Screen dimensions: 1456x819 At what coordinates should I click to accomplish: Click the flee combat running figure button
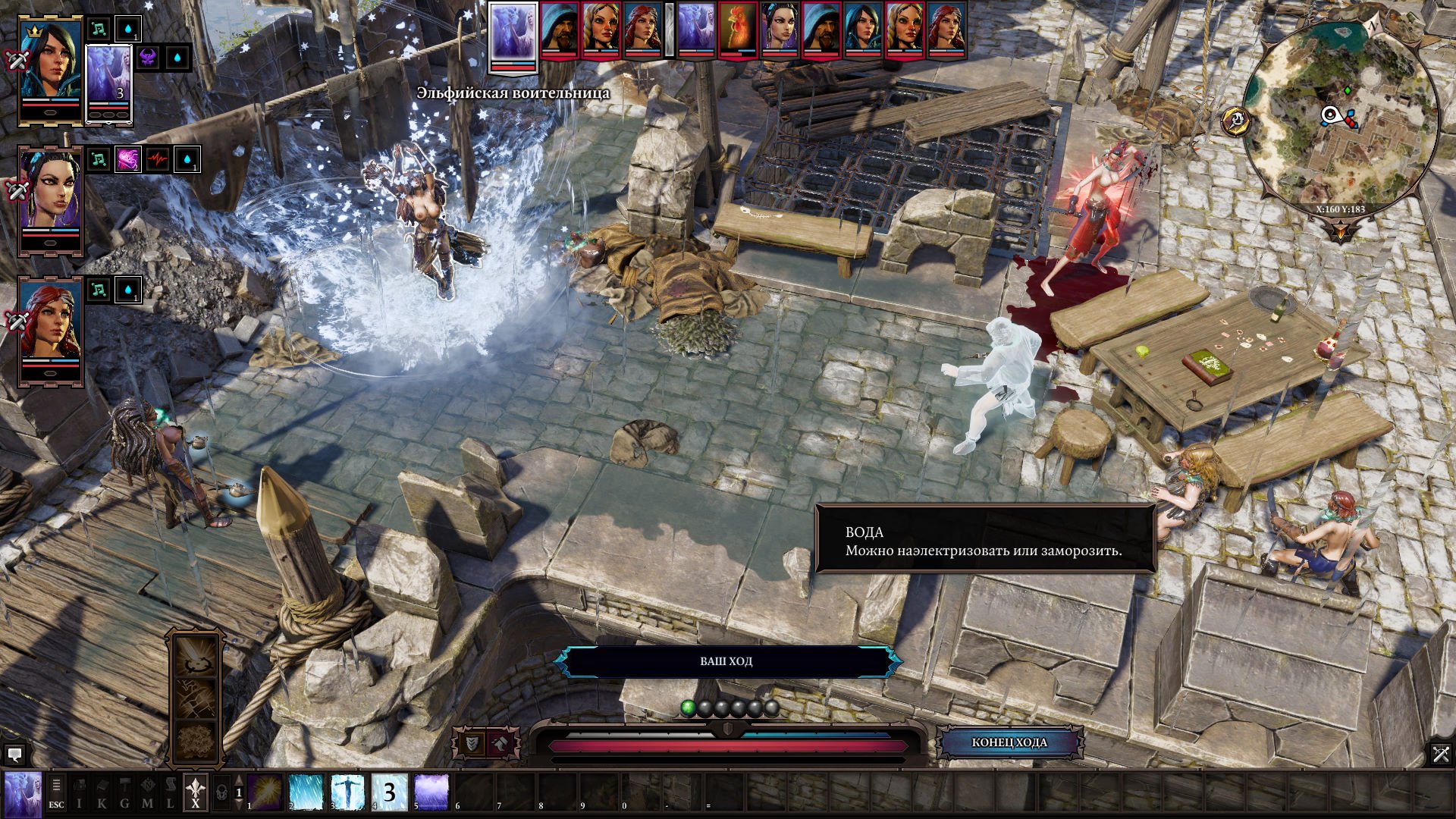(x=502, y=743)
